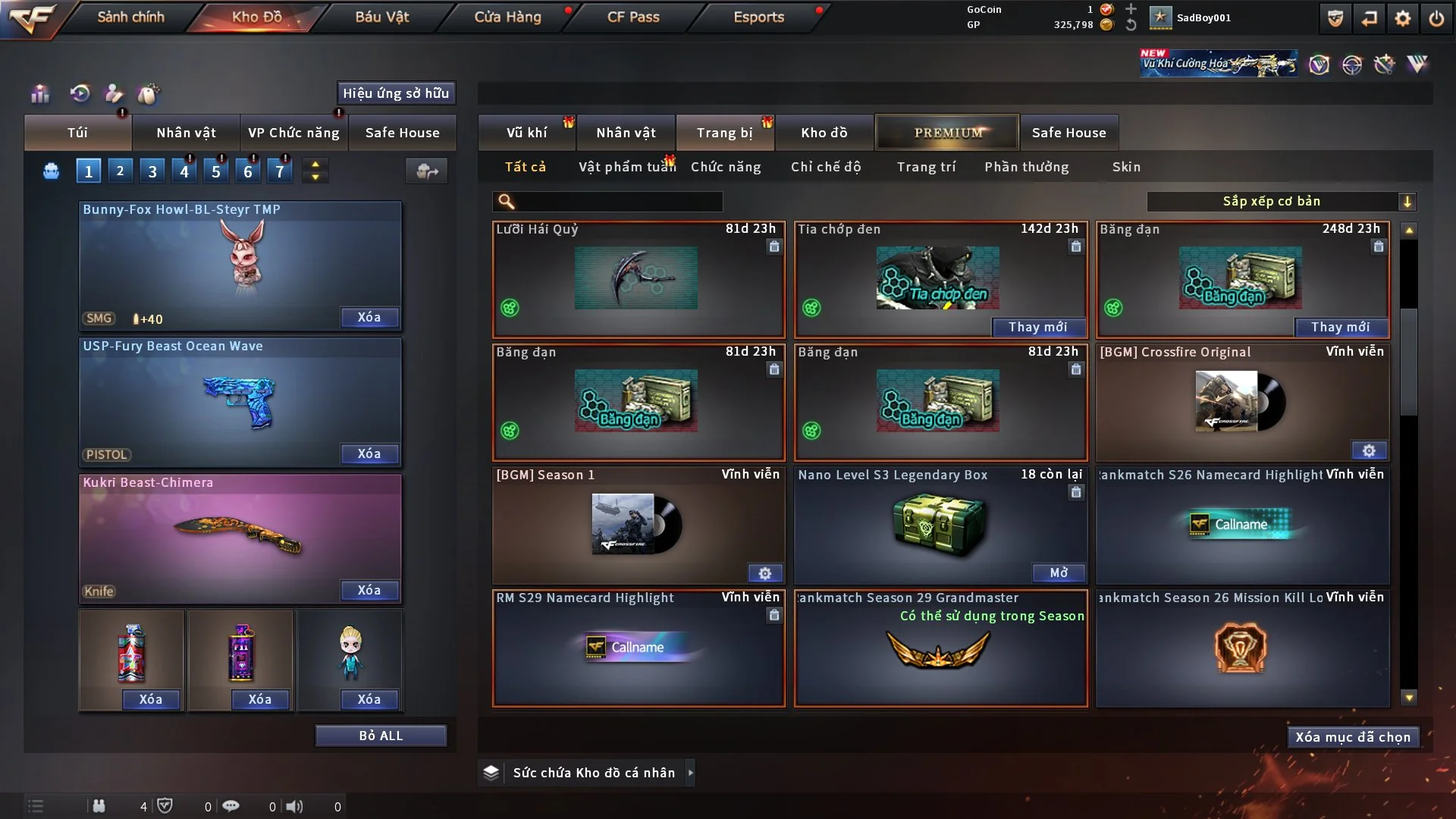Open the gear settings icon in top bar
This screenshot has height=819, width=1456.
[x=1403, y=18]
